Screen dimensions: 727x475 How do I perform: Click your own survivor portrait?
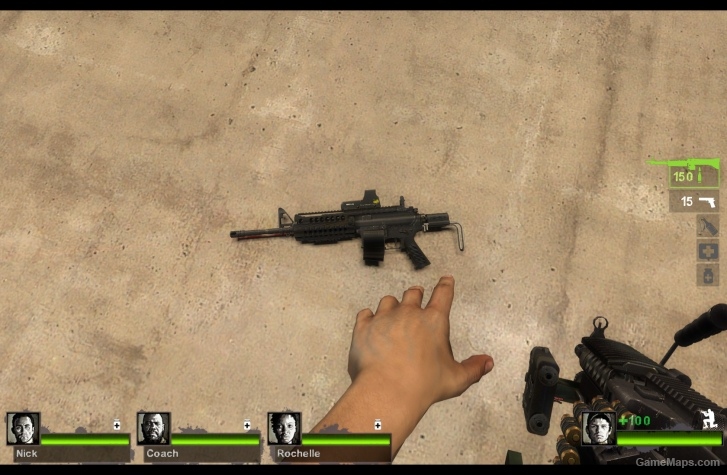(x=599, y=428)
